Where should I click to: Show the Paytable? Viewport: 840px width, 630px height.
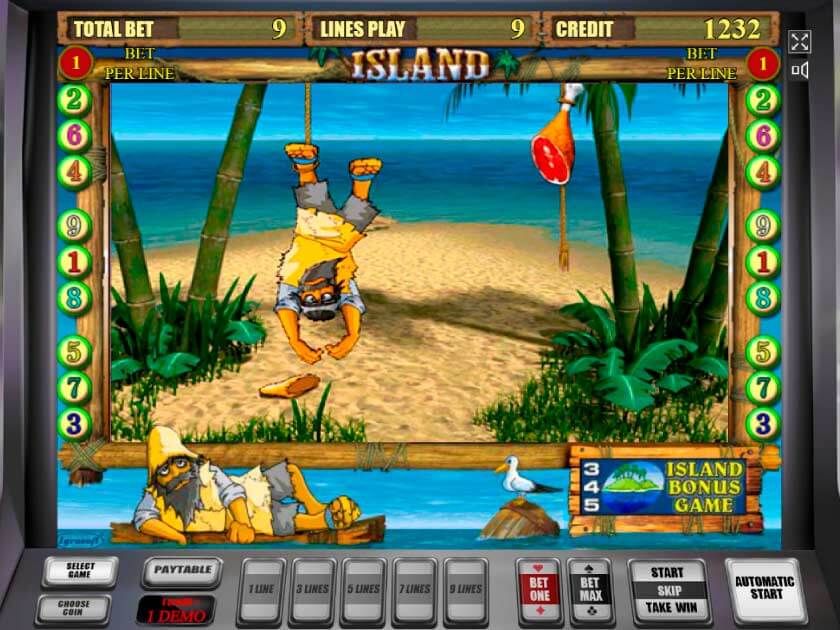[x=182, y=572]
